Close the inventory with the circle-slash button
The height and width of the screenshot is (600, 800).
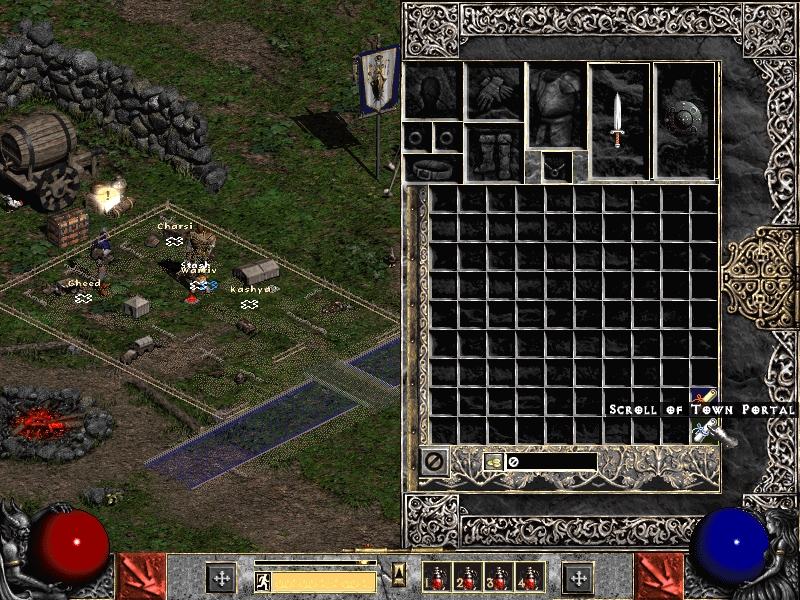[434, 461]
